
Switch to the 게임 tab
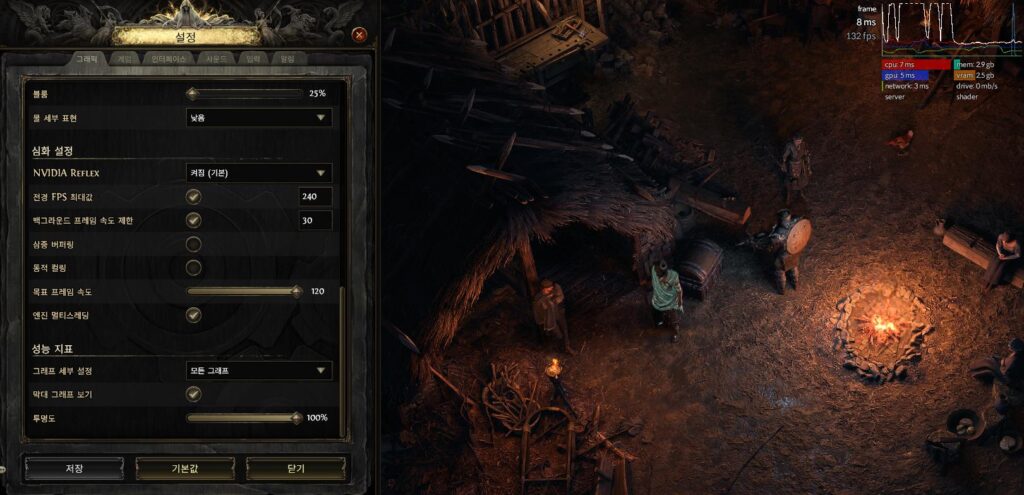point(125,59)
